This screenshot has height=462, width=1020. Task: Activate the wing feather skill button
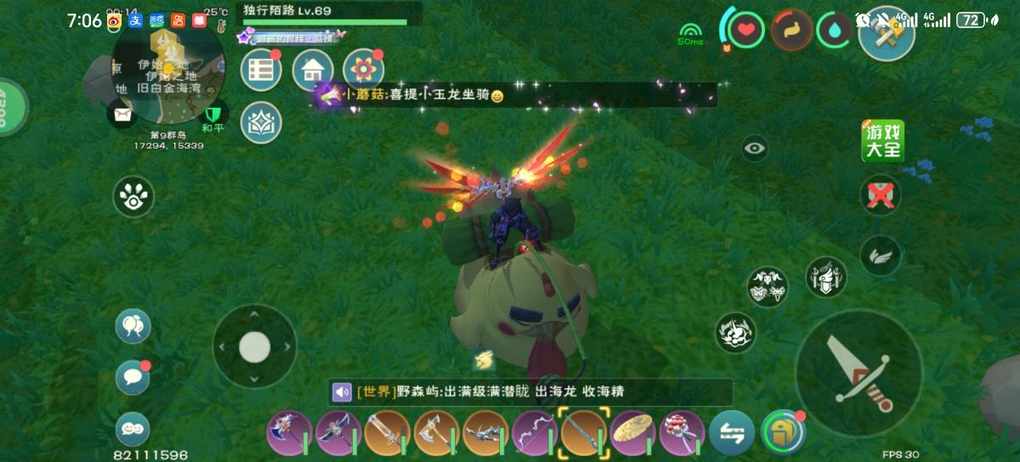click(x=881, y=254)
